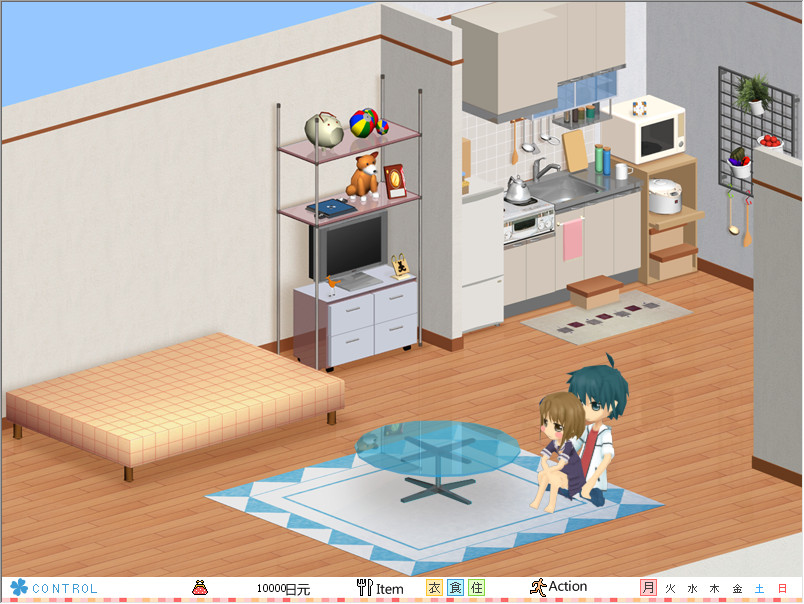Click the red coin purse icon
804x604 pixels.
click(x=200, y=588)
